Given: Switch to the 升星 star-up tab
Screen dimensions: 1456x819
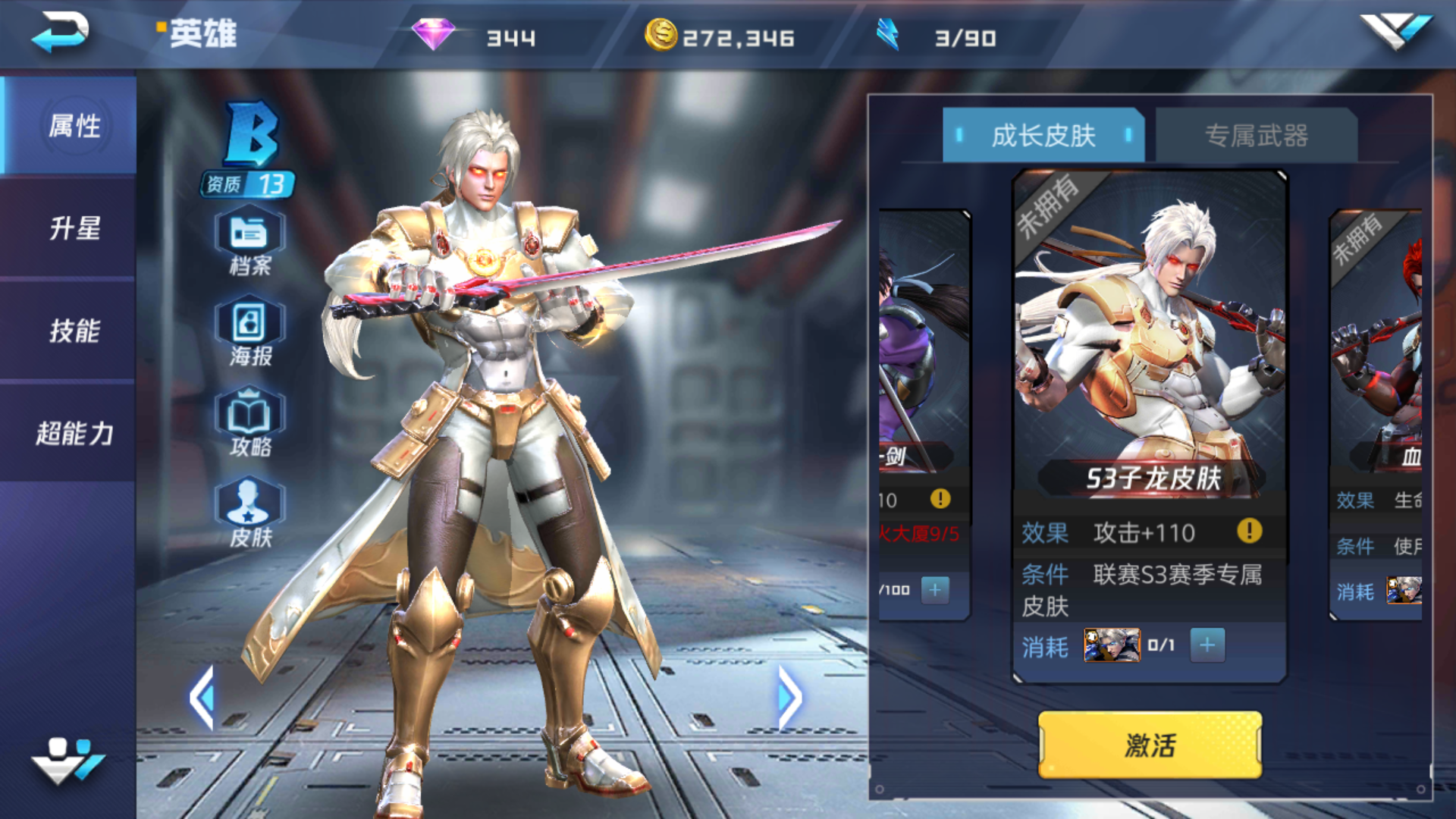Looking at the screenshot, I should 74,228.
